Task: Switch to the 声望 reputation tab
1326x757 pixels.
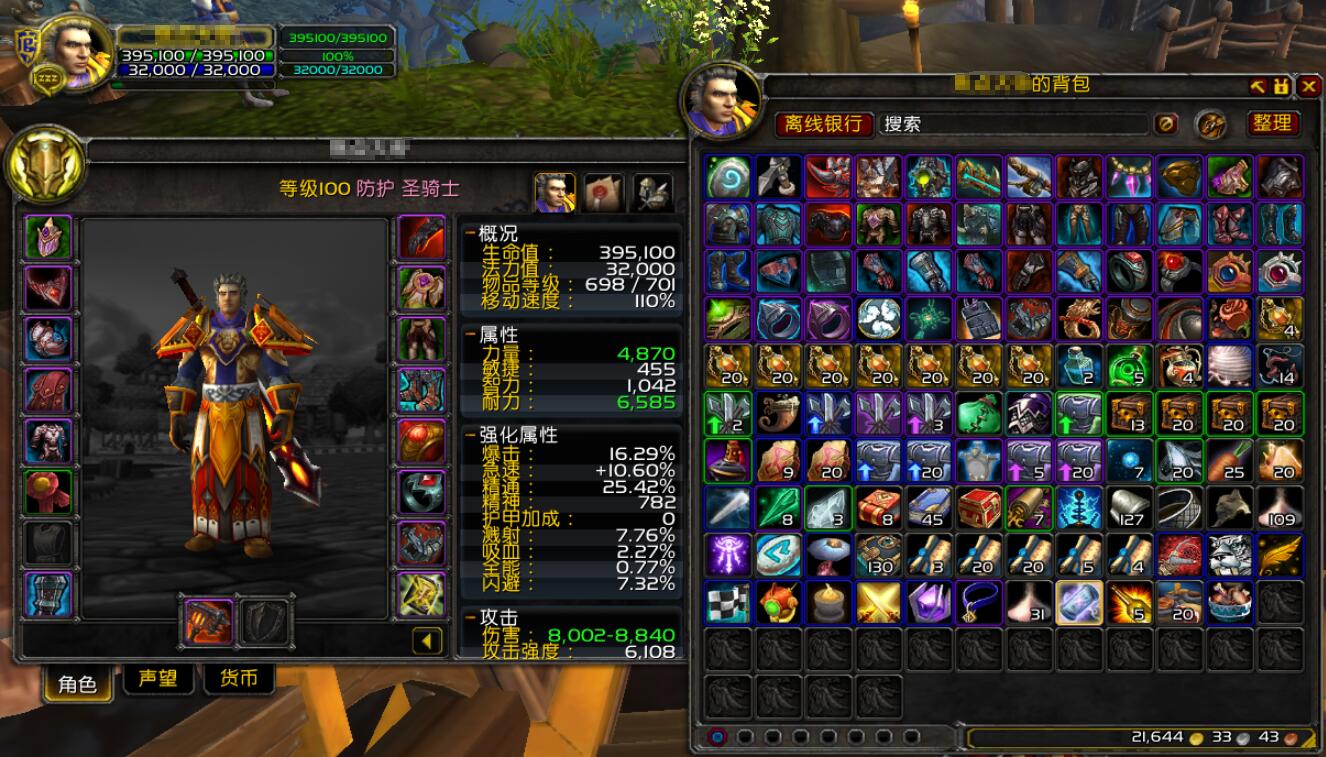Action: click(x=158, y=680)
